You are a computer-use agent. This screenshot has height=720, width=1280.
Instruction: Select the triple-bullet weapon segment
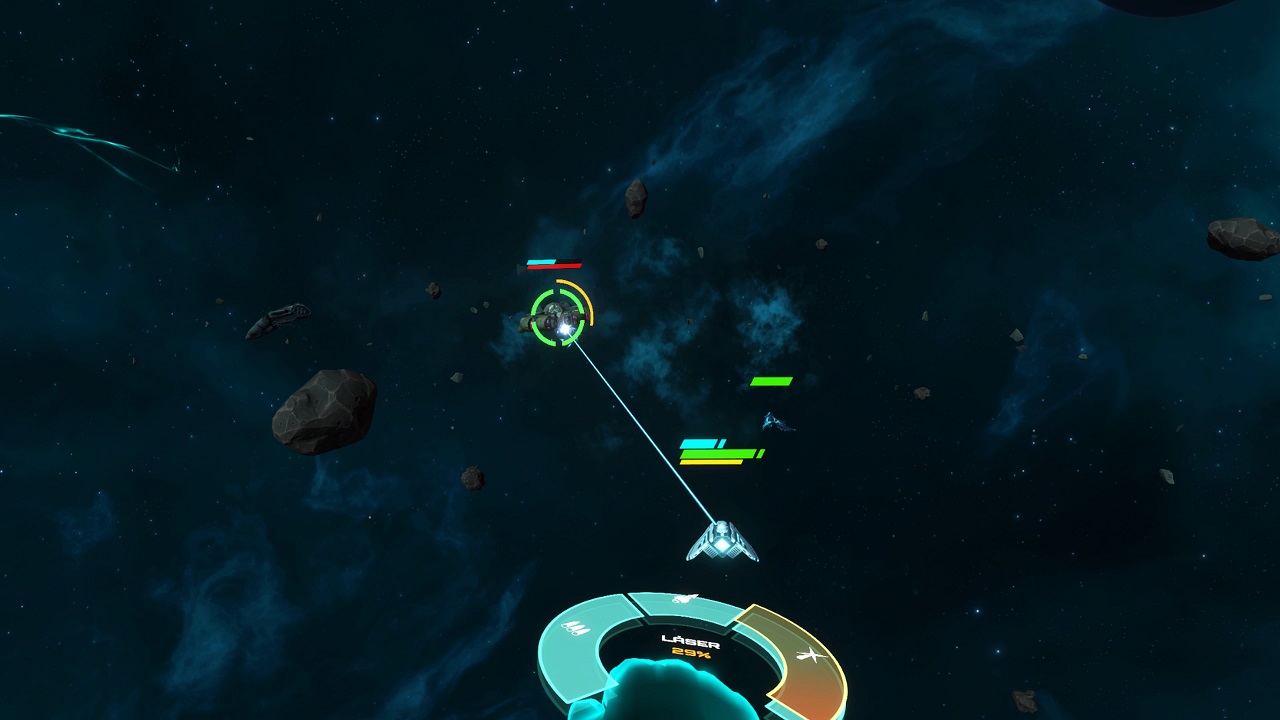[x=577, y=630]
